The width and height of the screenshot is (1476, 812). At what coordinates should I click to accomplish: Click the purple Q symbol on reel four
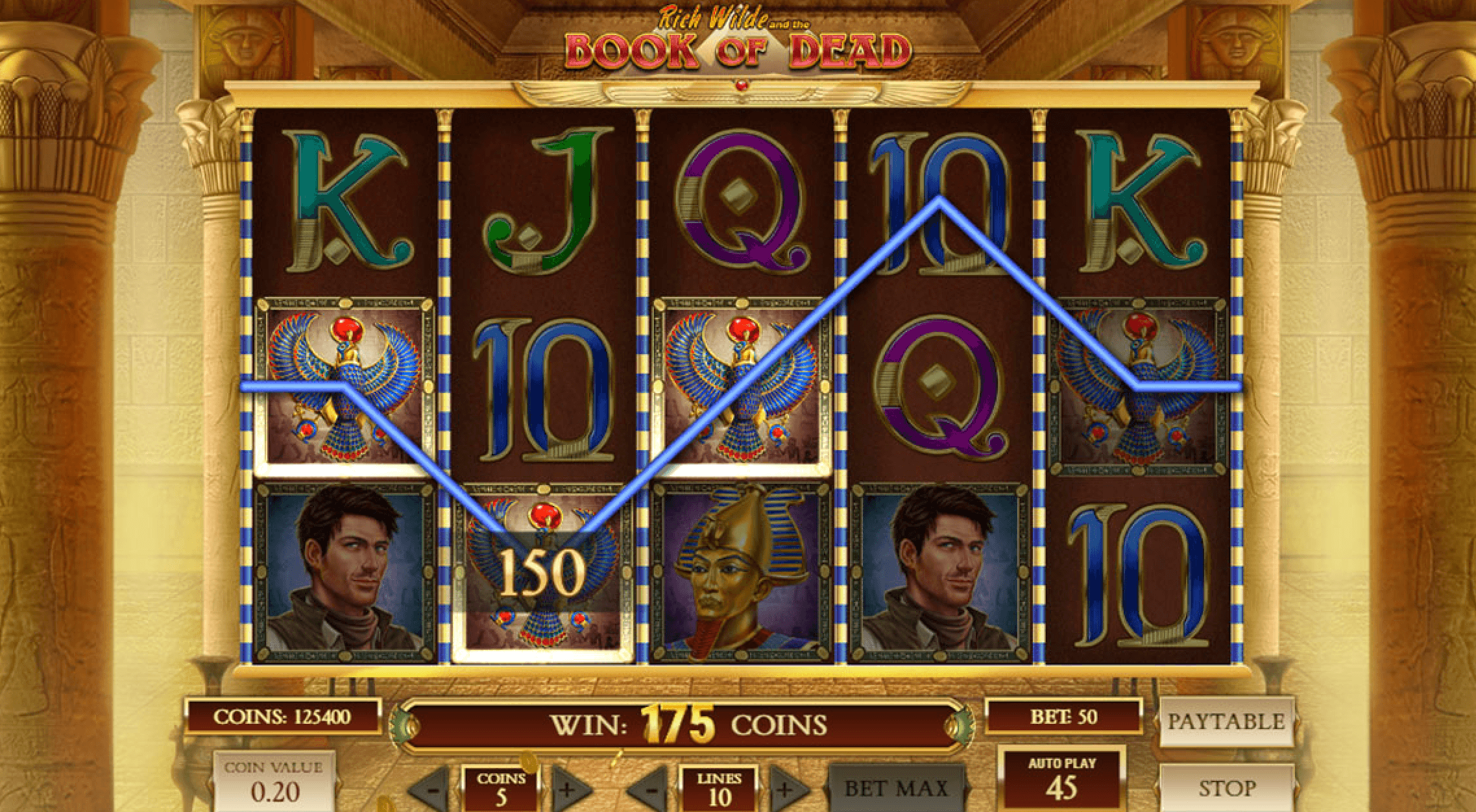(x=941, y=383)
